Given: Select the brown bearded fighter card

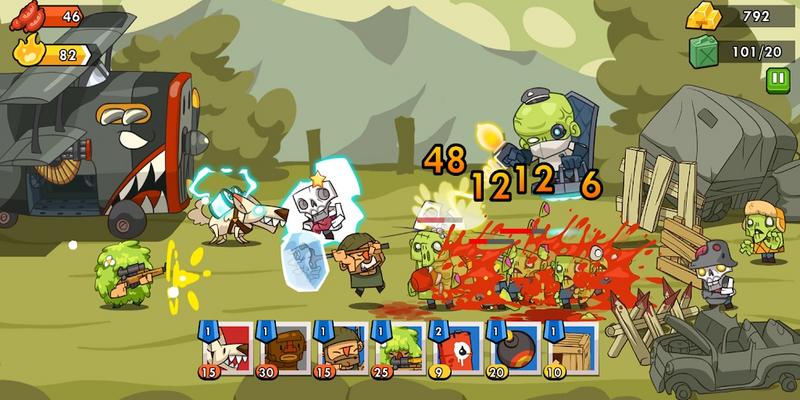Looking at the screenshot, I should pos(282,348).
